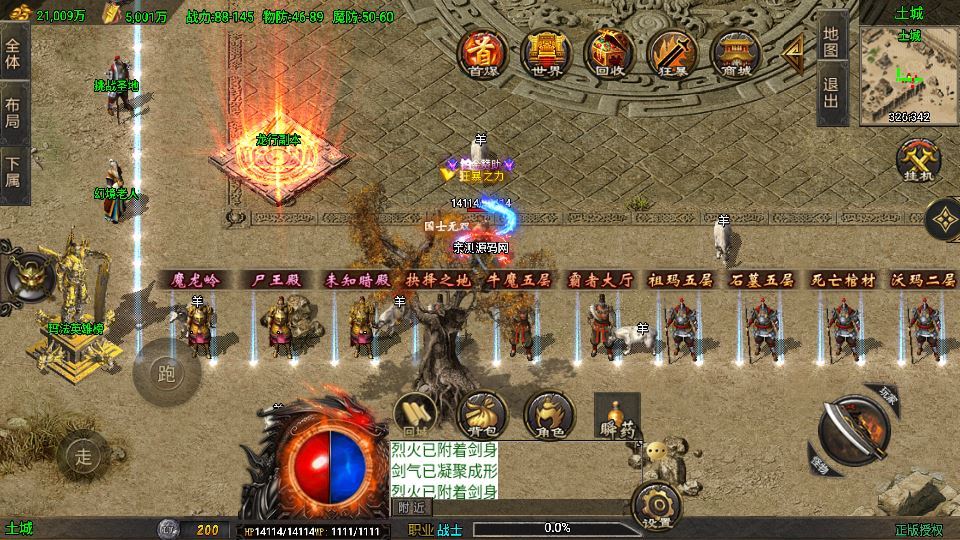Toggle 挂机 auto-battle
This screenshot has height=540, width=960.
(914, 161)
